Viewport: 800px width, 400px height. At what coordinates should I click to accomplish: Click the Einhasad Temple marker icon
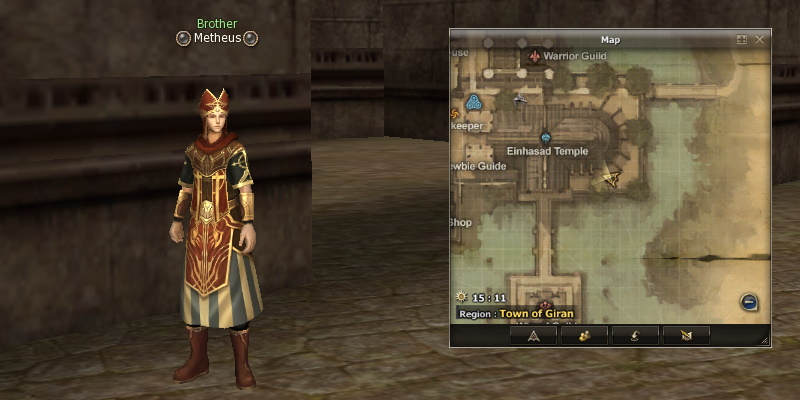point(546,137)
